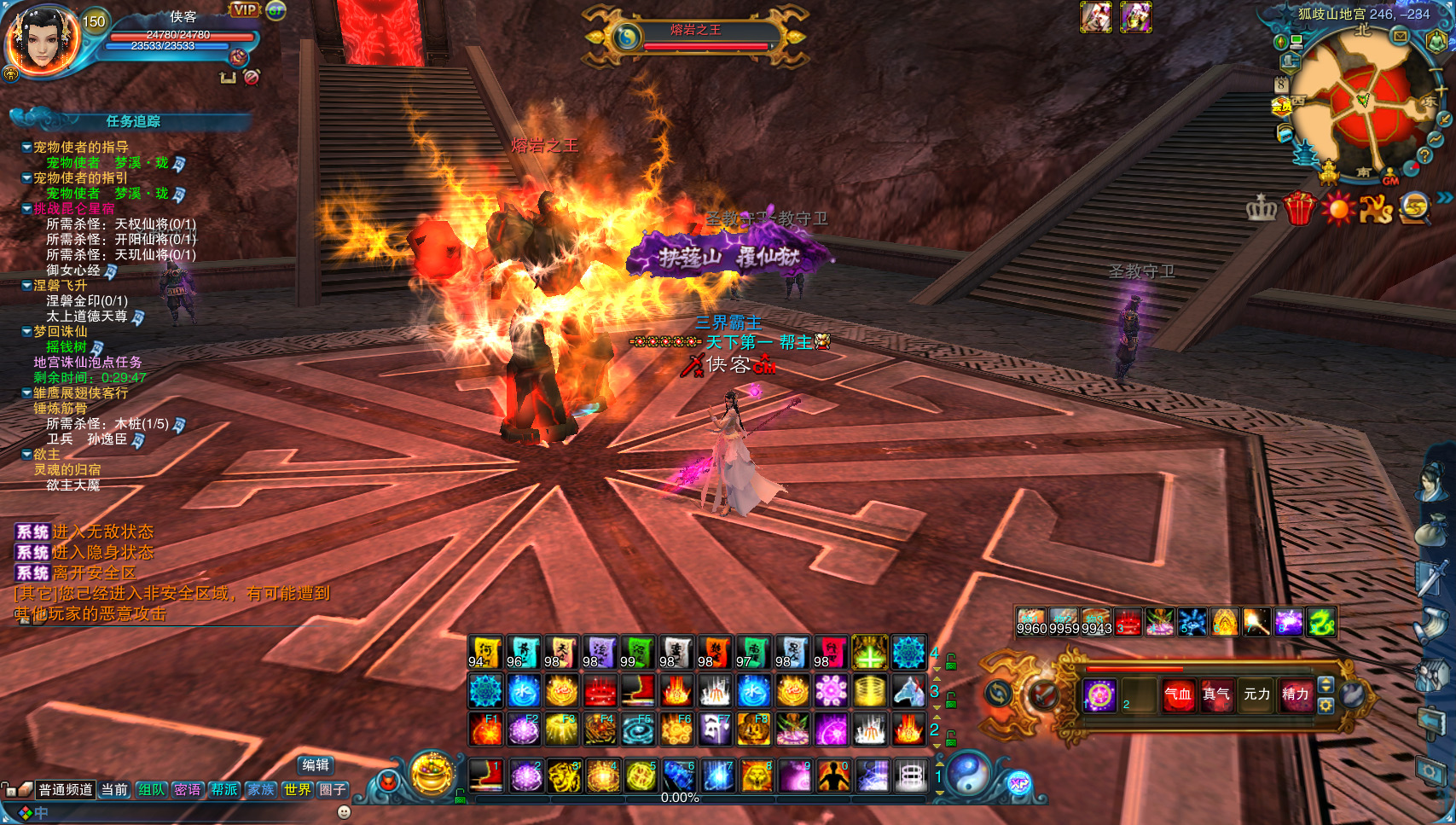Open the mail envelope on the minimap
Image resolution: width=1456 pixels, height=825 pixels.
[x=1400, y=36]
